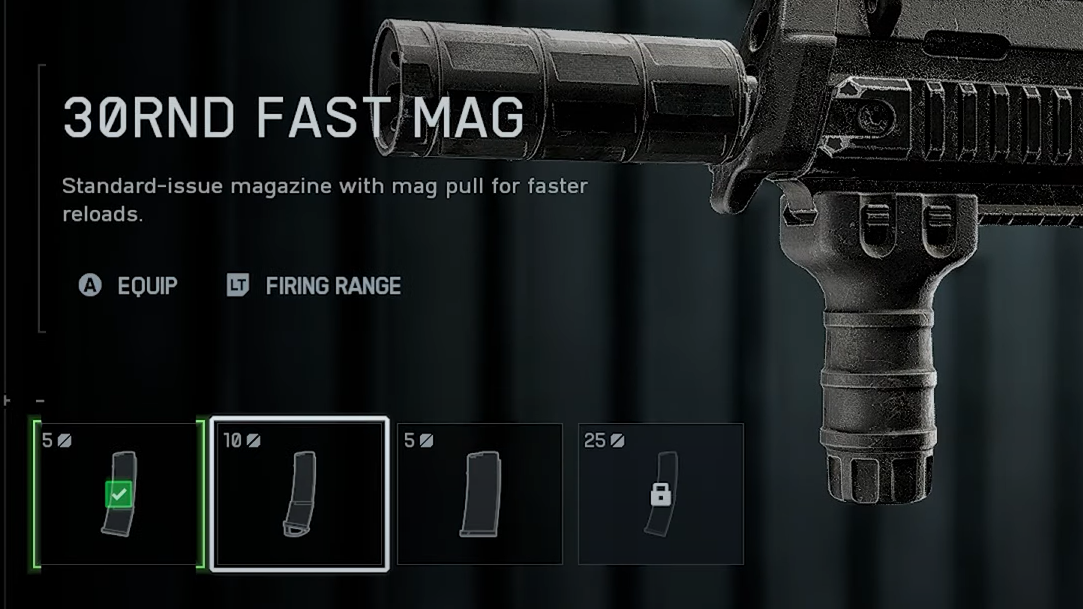This screenshot has height=609, width=1083.
Task: Select the locked 25-point magazine slot
Action: (x=660, y=494)
